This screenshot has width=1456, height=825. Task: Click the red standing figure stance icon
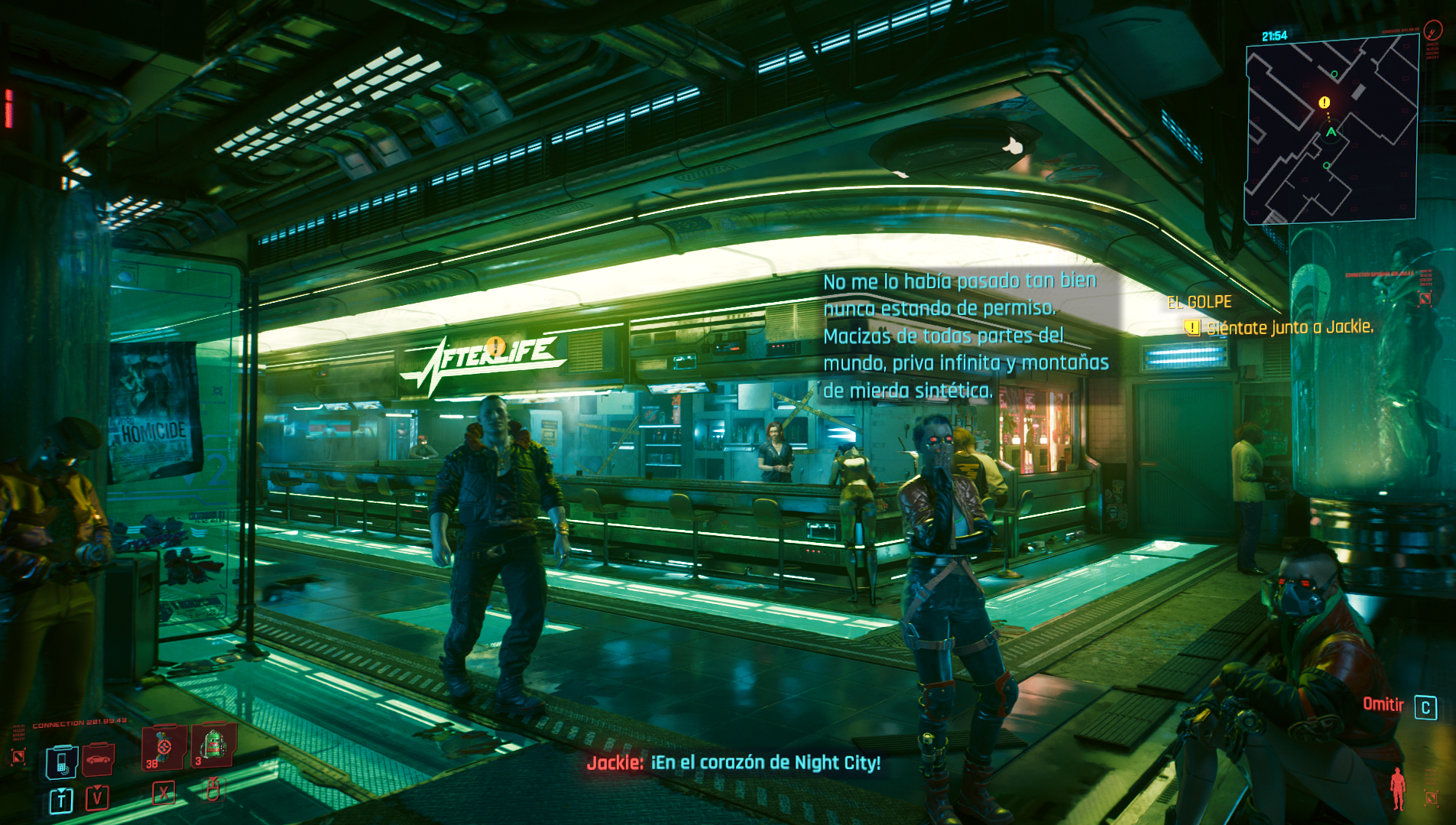click(x=1398, y=788)
